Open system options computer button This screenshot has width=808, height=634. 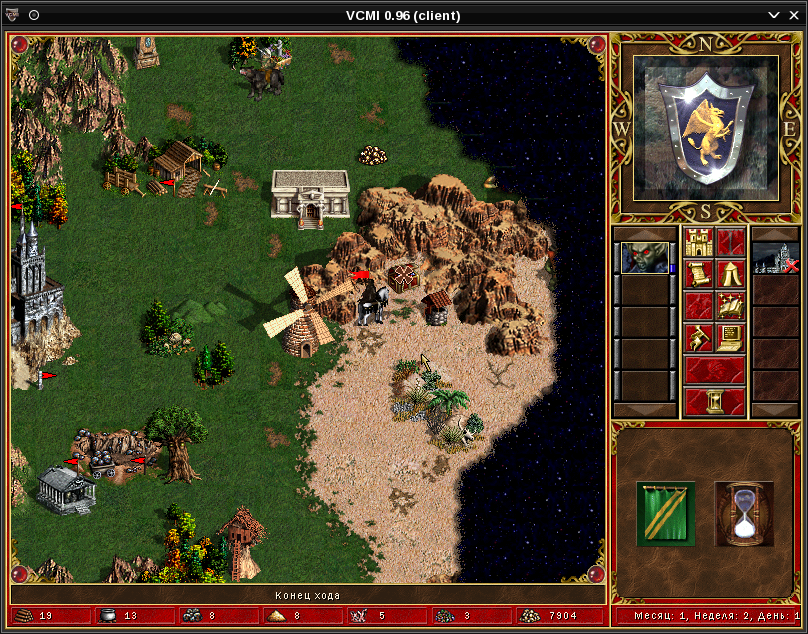tap(730, 338)
